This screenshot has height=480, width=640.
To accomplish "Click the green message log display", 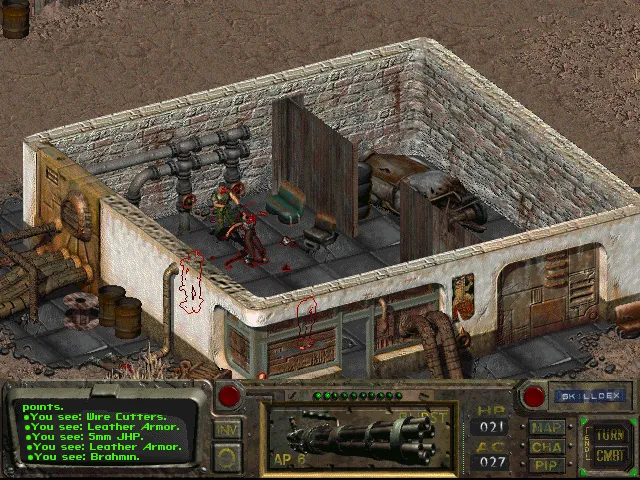I will (103, 431).
